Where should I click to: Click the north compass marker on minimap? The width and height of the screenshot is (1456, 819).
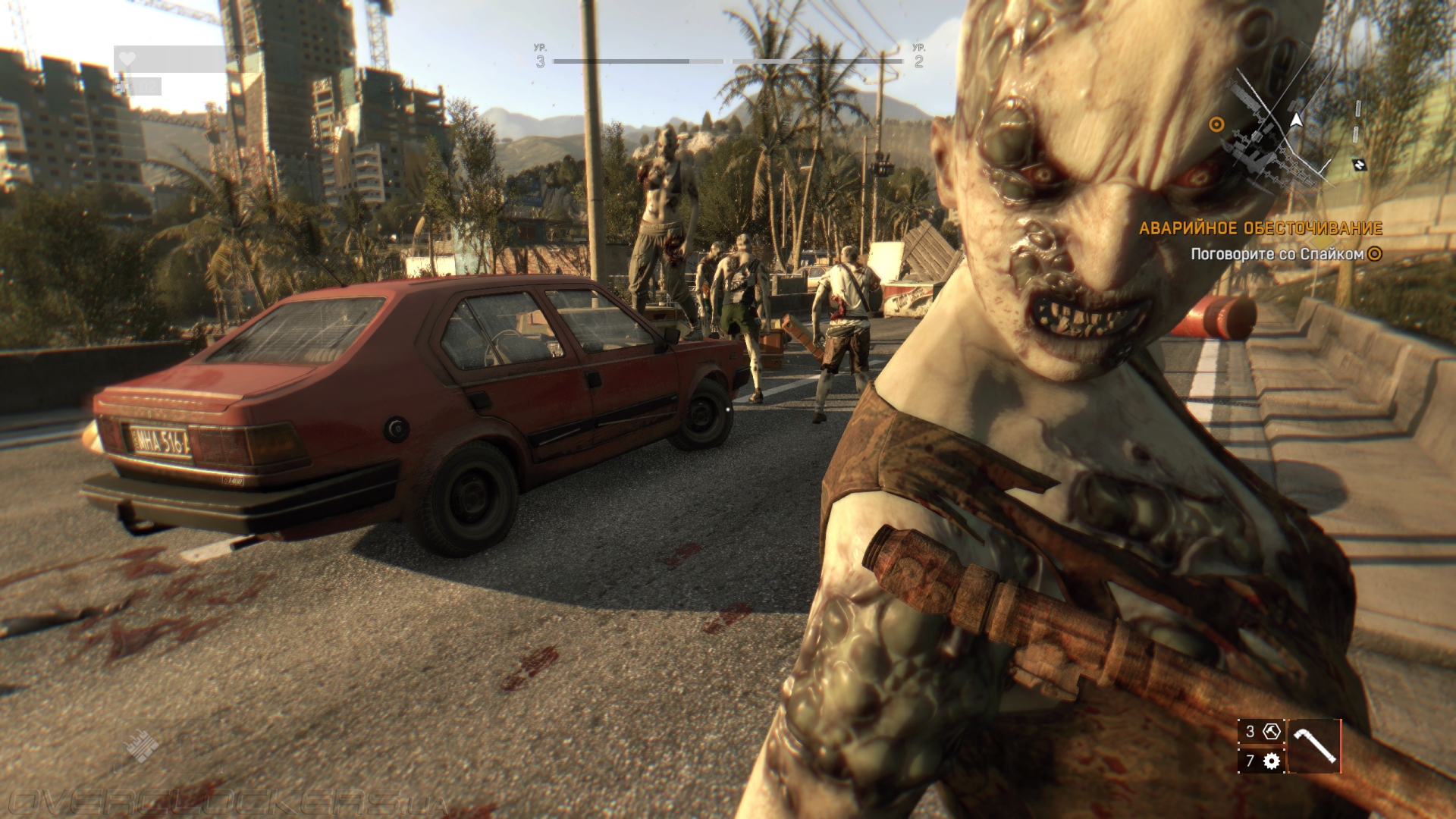pyautogui.click(x=1359, y=164)
